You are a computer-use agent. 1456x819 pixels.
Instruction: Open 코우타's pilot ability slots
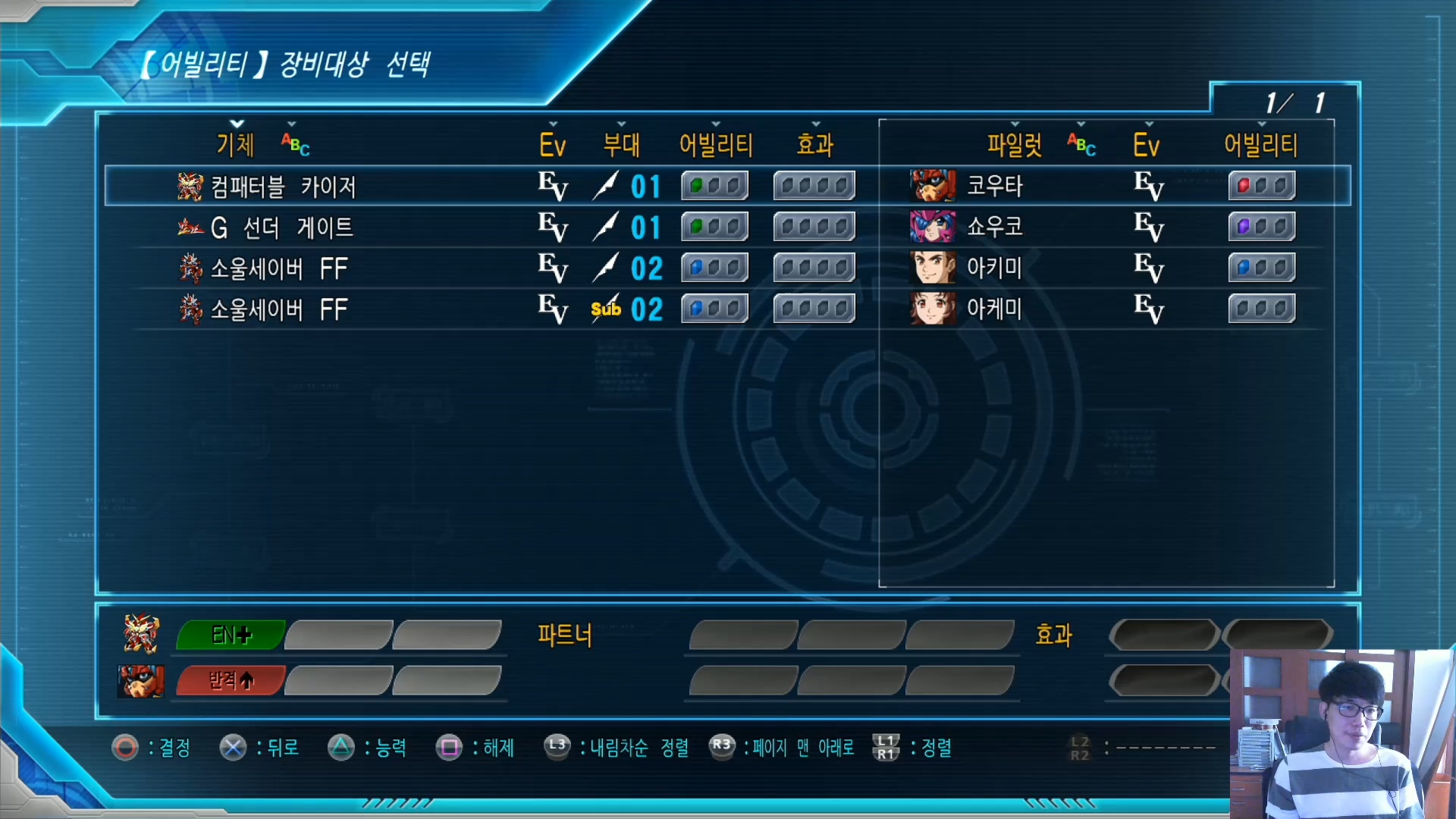coord(1261,186)
